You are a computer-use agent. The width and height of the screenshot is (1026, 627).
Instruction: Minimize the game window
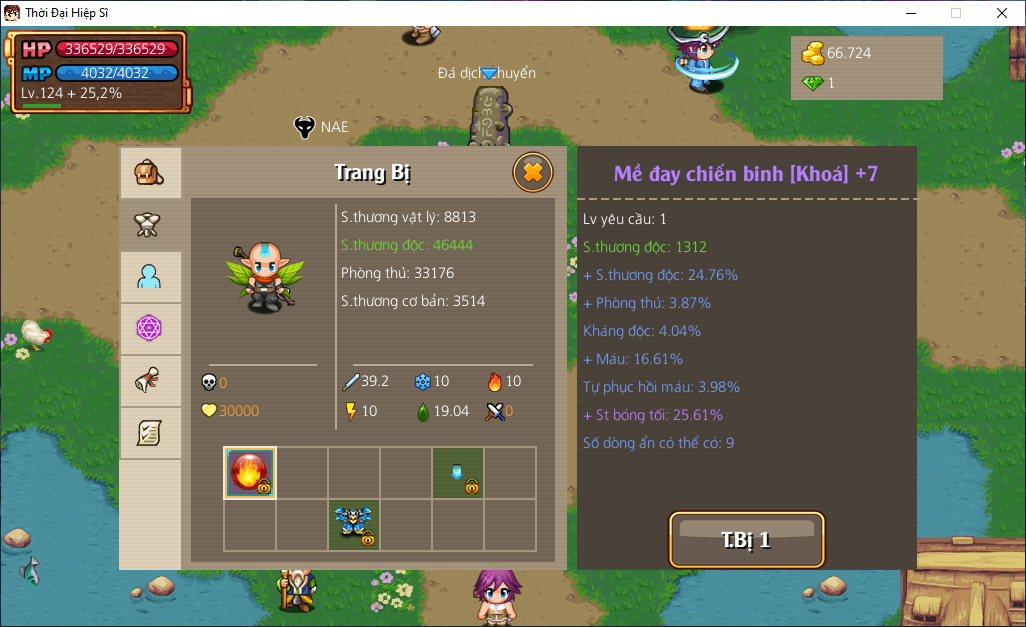[910, 13]
